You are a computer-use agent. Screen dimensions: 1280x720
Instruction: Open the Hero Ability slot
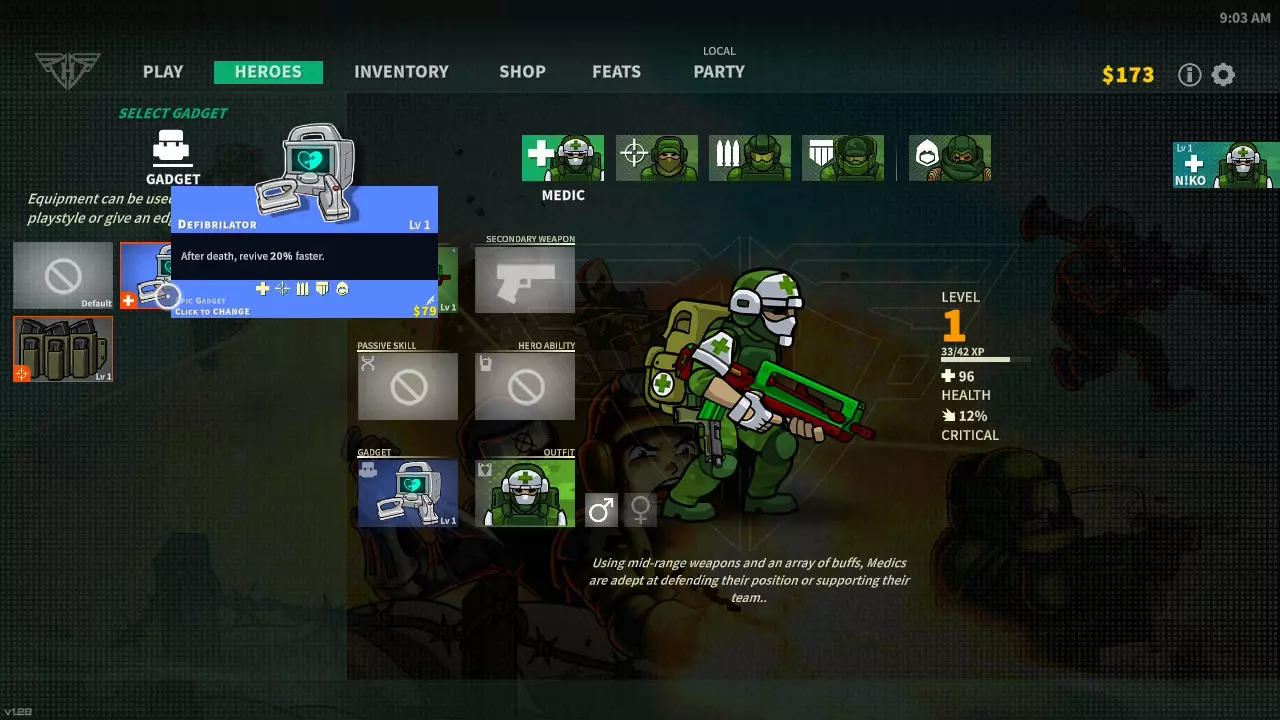click(525, 386)
